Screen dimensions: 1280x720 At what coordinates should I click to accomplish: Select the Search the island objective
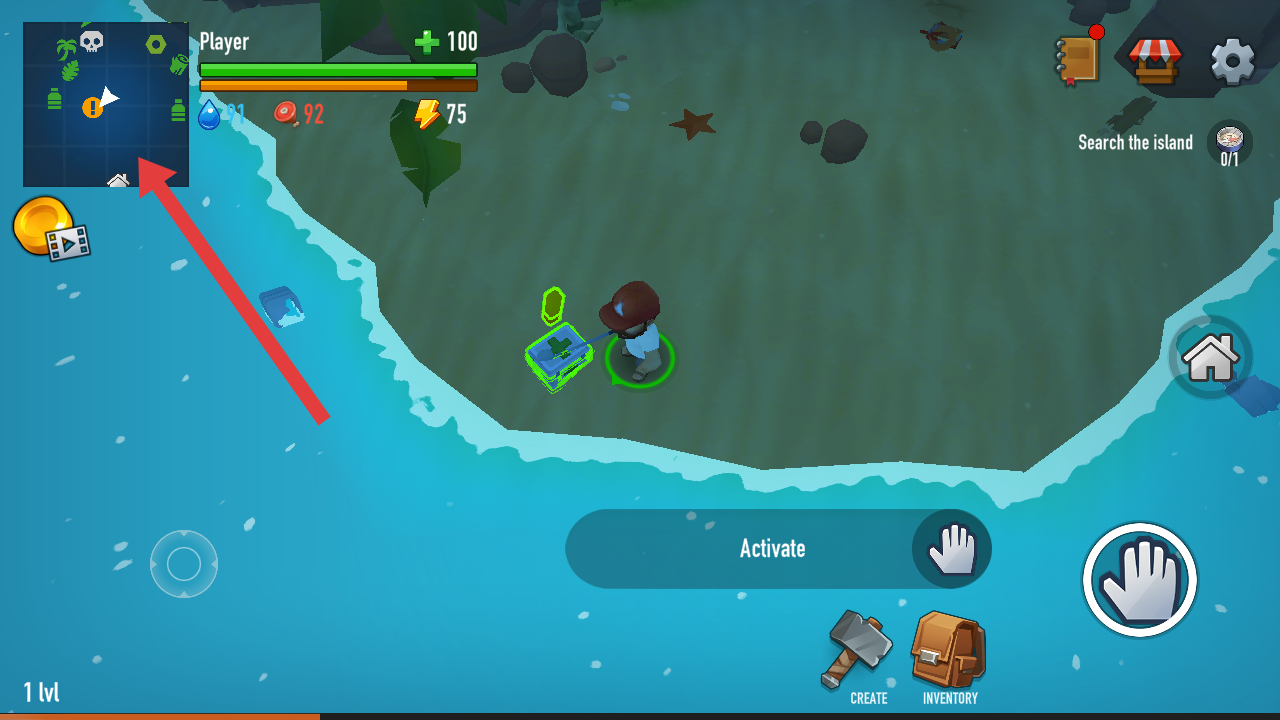[x=1165, y=144]
